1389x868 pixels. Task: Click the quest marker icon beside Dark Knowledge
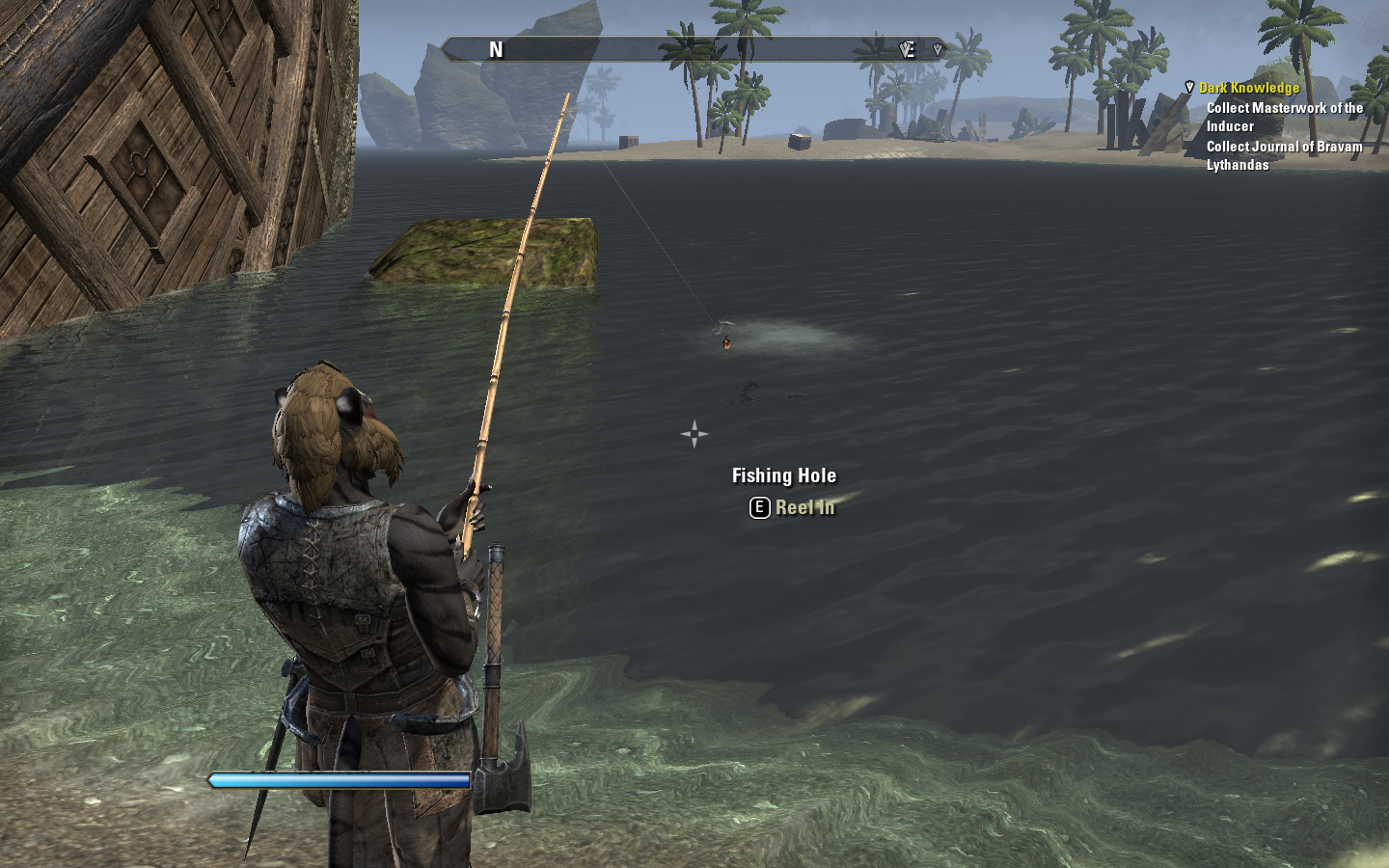1189,88
